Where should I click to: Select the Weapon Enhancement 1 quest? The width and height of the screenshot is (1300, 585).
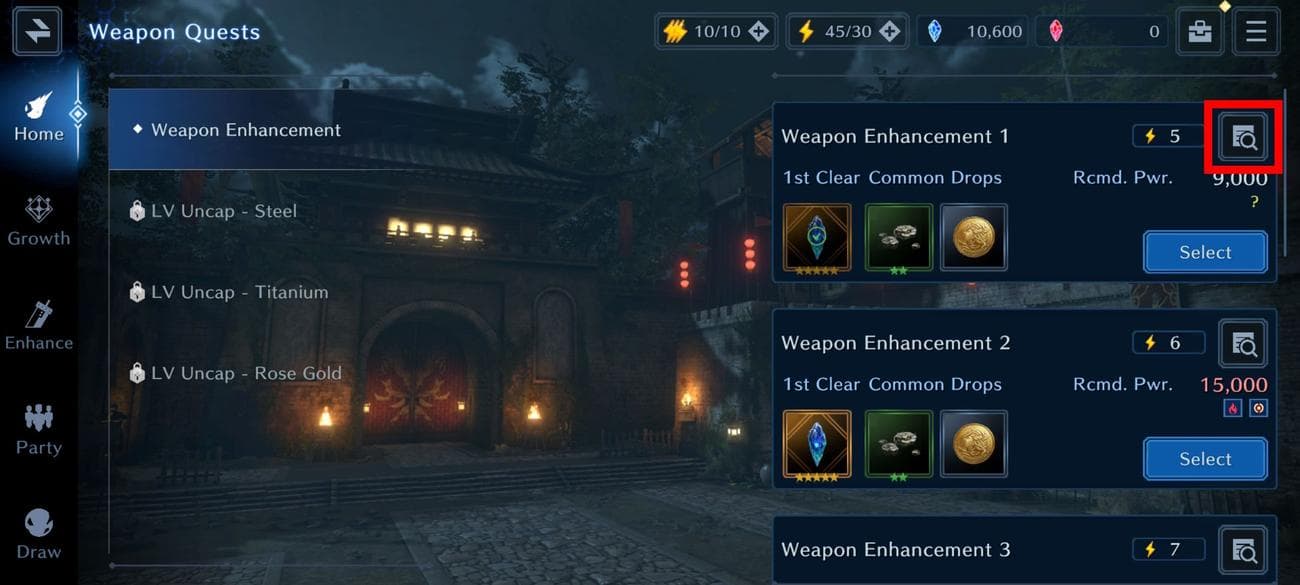pyautogui.click(x=1205, y=252)
